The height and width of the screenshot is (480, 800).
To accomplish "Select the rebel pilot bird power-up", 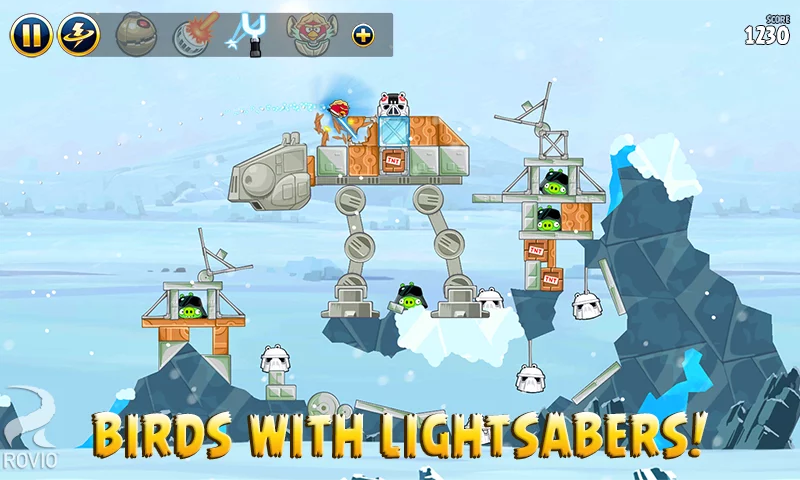I will click(x=306, y=35).
